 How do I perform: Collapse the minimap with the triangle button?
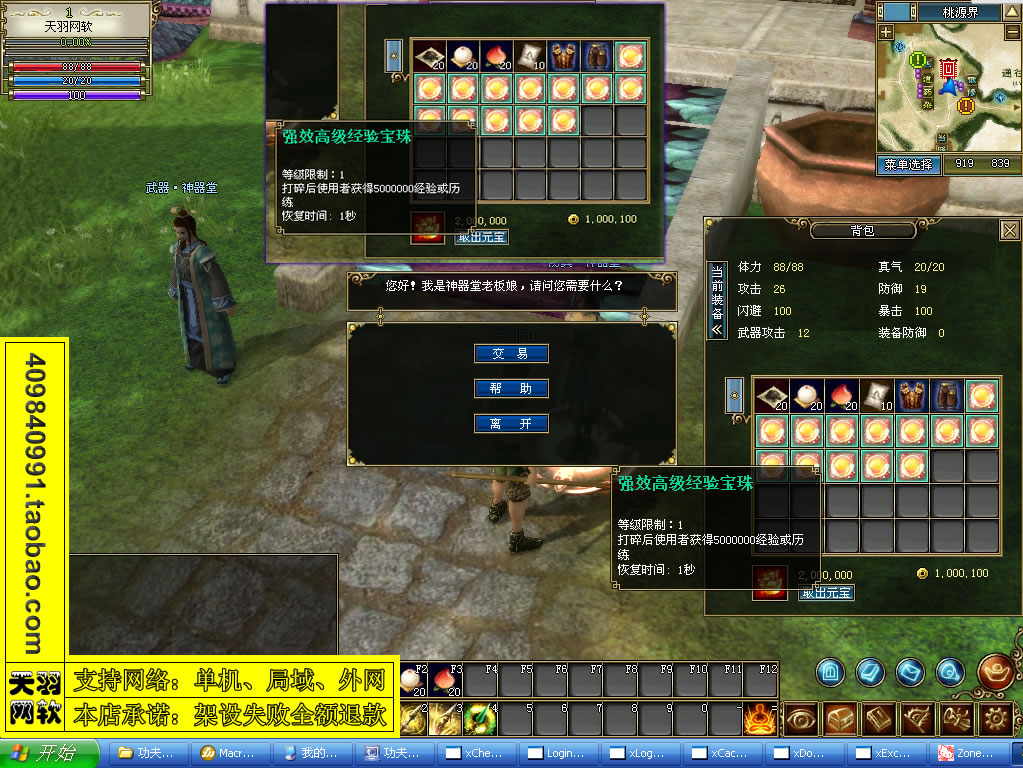tap(1012, 11)
